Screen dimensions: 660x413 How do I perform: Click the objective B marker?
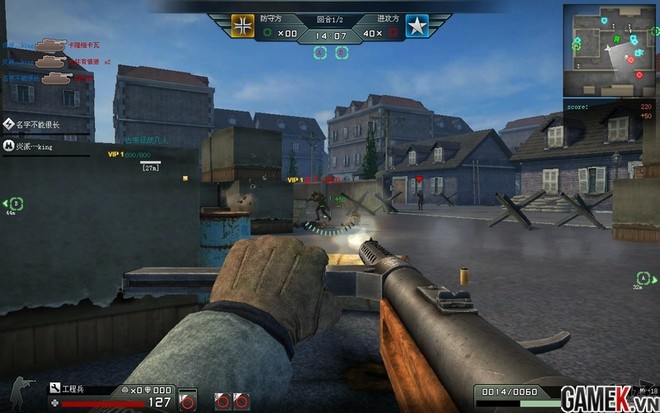[x=346, y=52]
